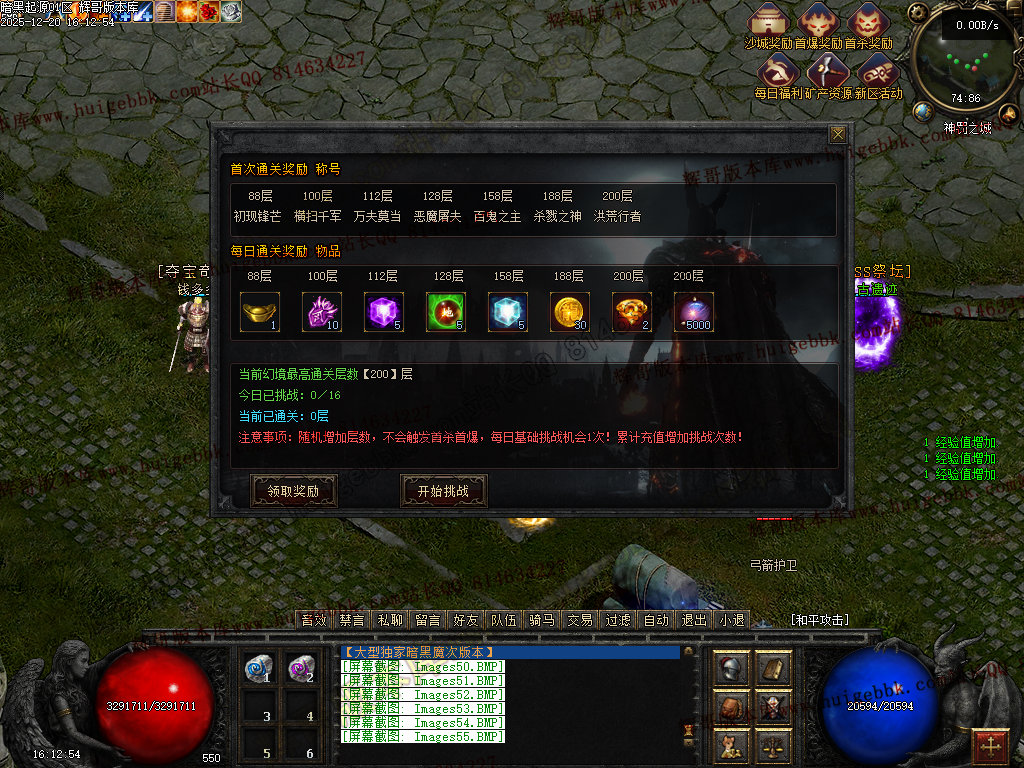This screenshot has width=1024, height=768.
Task: Select the gold ingot reward item
Action: (x=260, y=312)
